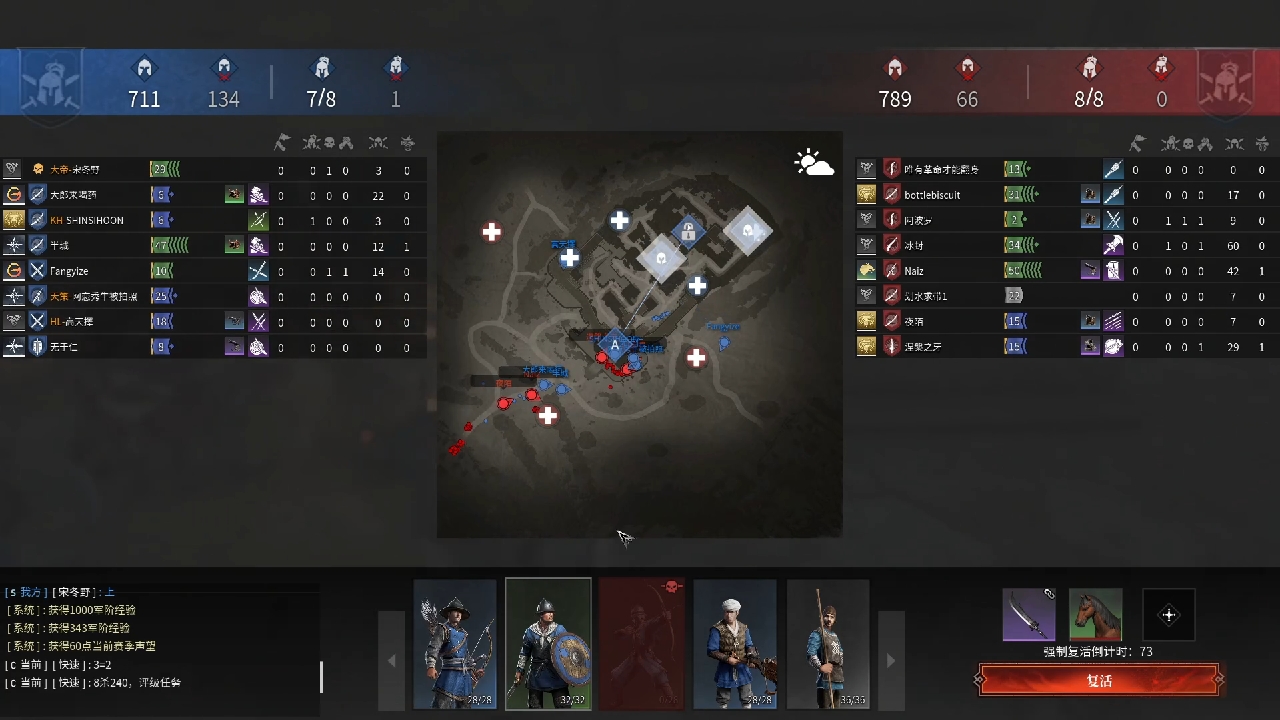Viewport: 1280px width, 720px height.
Task: Click the weather icon on the map
Action: [814, 164]
